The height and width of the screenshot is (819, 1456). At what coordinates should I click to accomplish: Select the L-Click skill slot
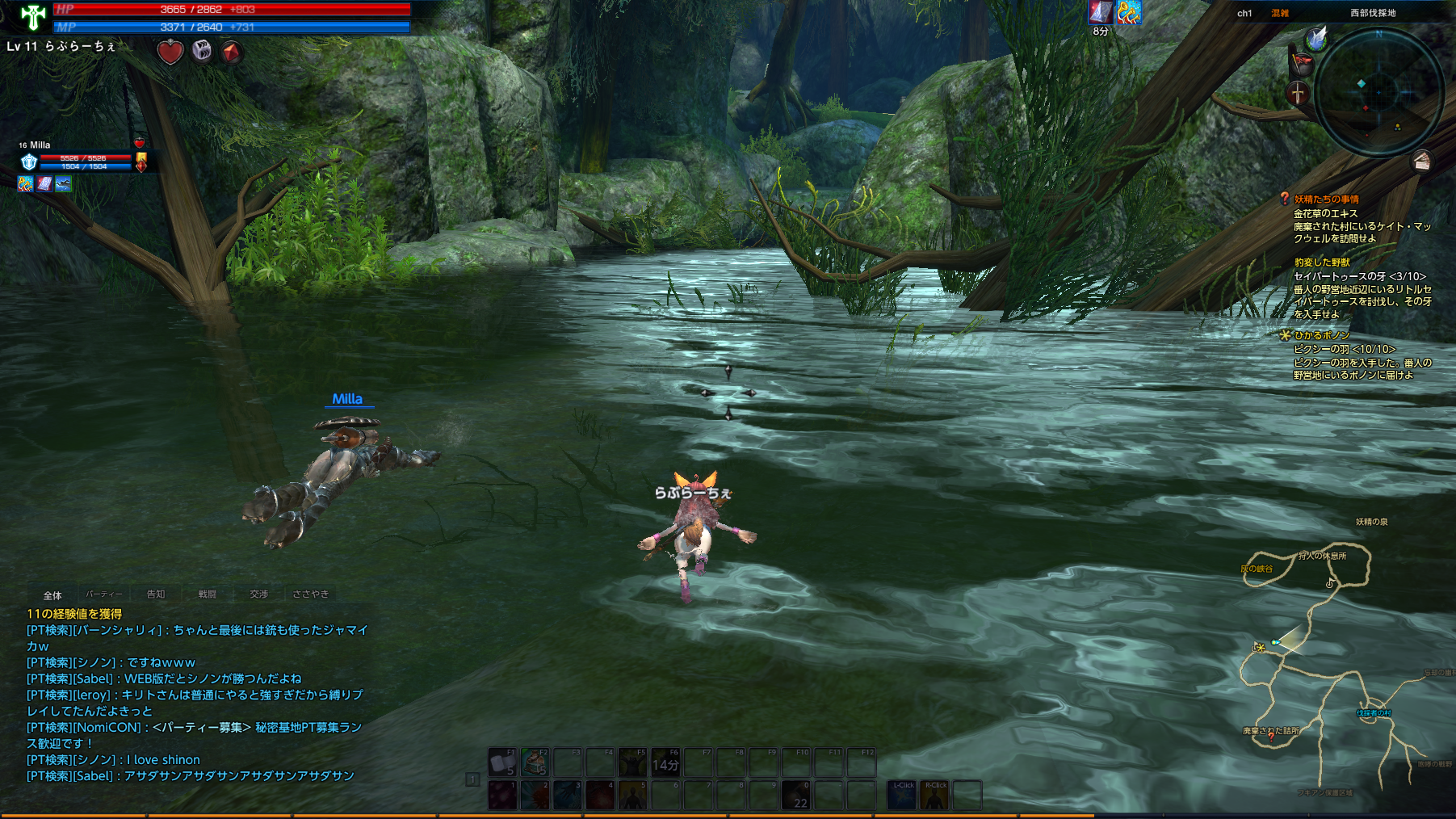(902, 795)
